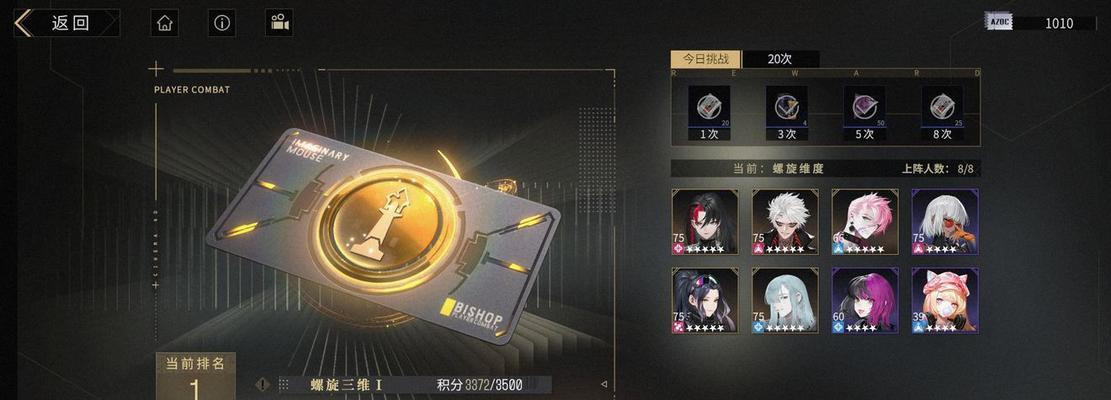Select the black and red haired character portrait
Screen dimensions: 1111x400
705,221
